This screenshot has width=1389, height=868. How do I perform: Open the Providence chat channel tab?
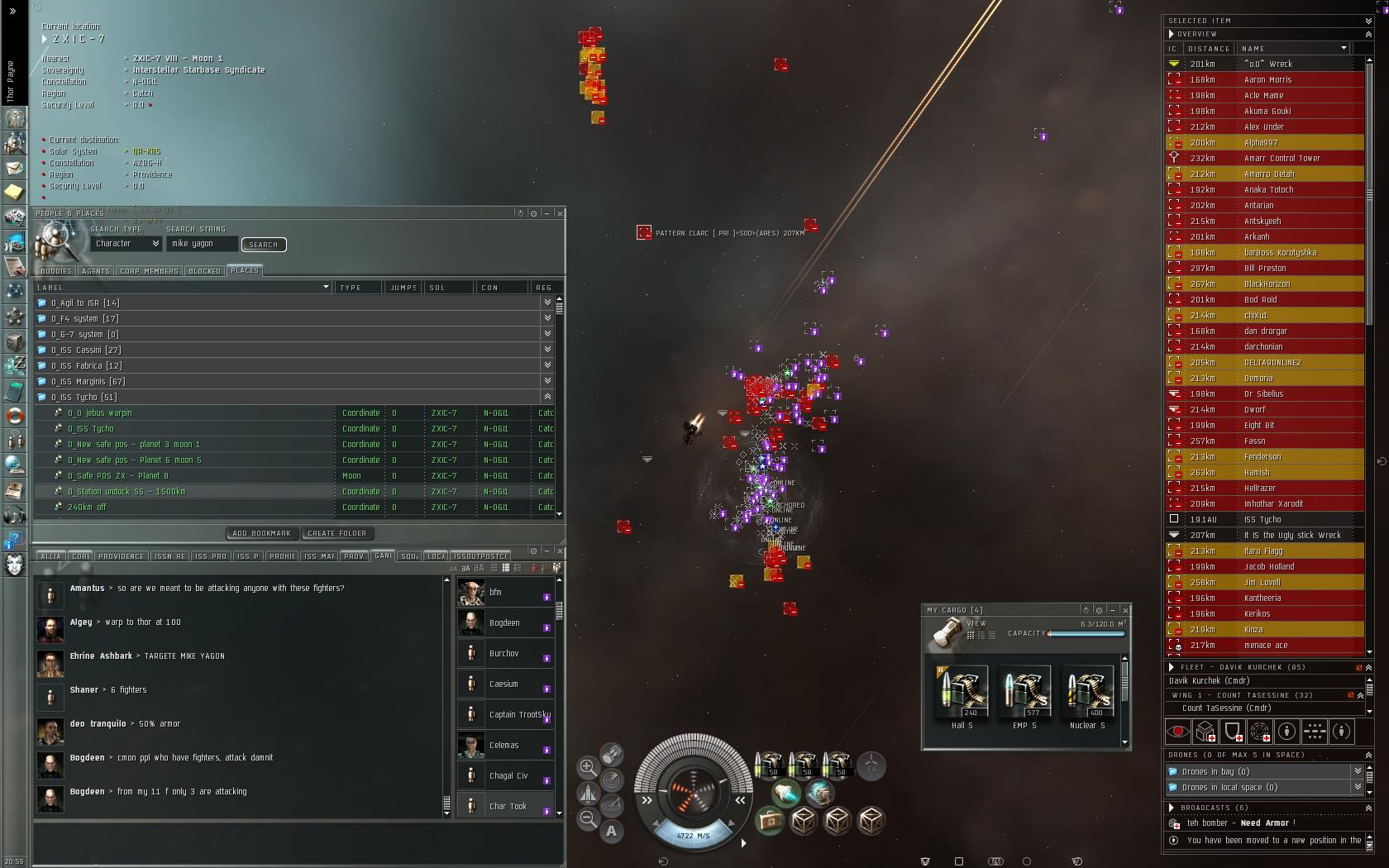click(x=121, y=556)
